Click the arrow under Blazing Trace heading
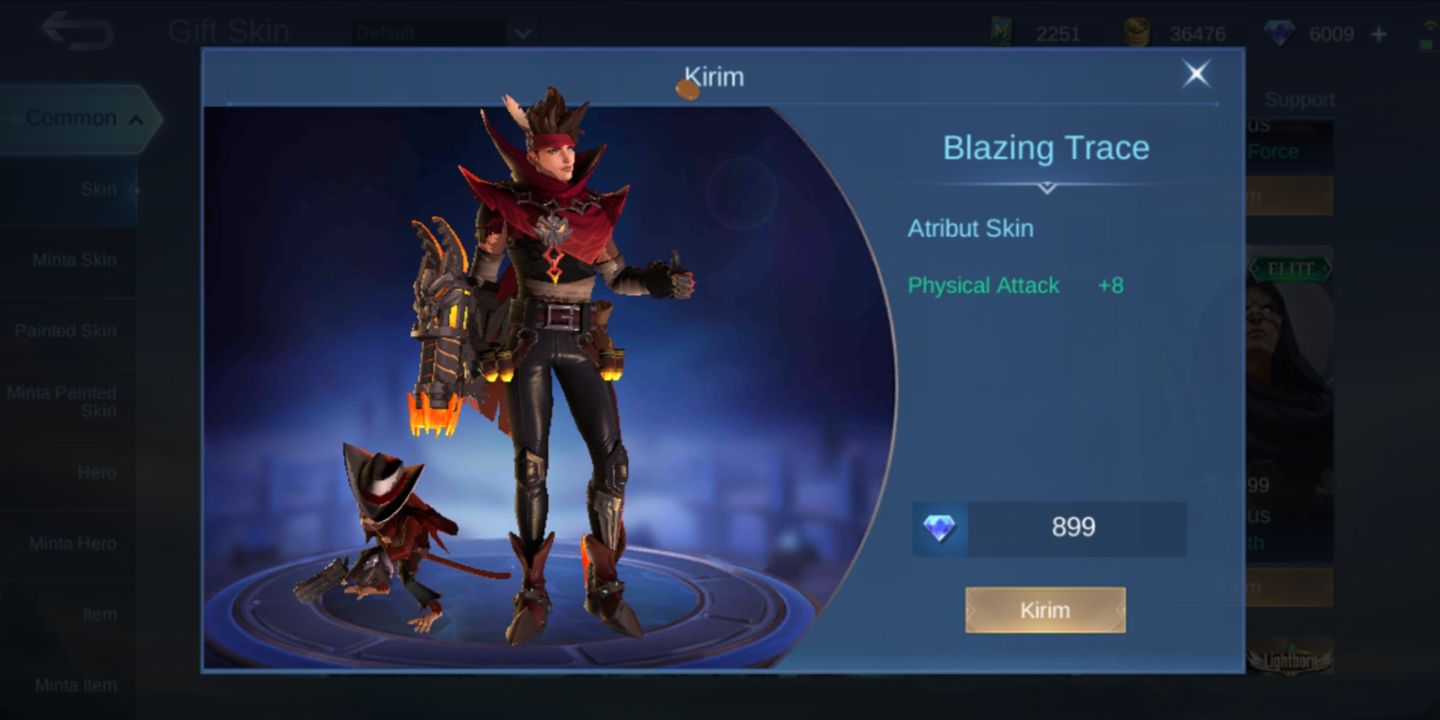Image resolution: width=1440 pixels, height=720 pixels. tap(1046, 187)
